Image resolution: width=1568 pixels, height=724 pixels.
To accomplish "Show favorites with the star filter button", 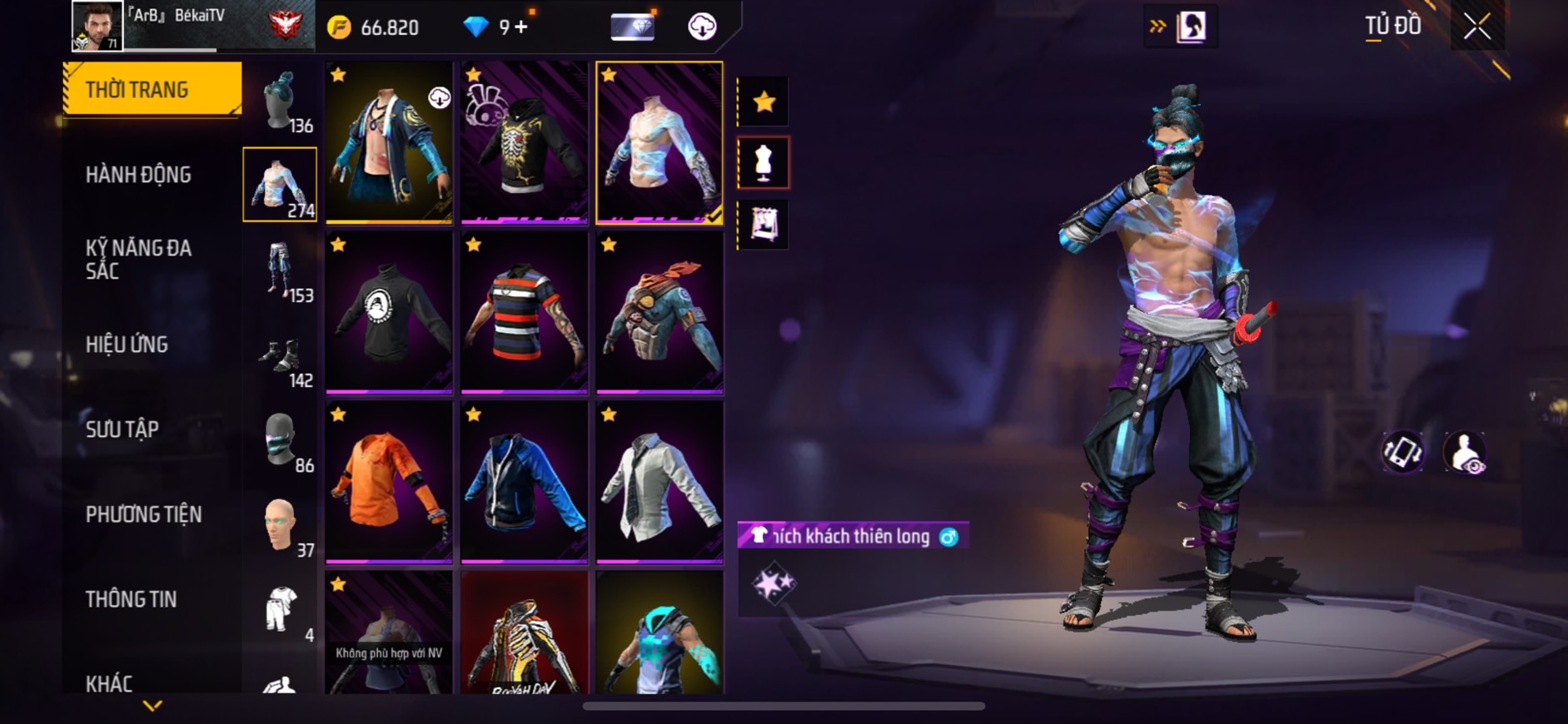I will click(x=764, y=102).
